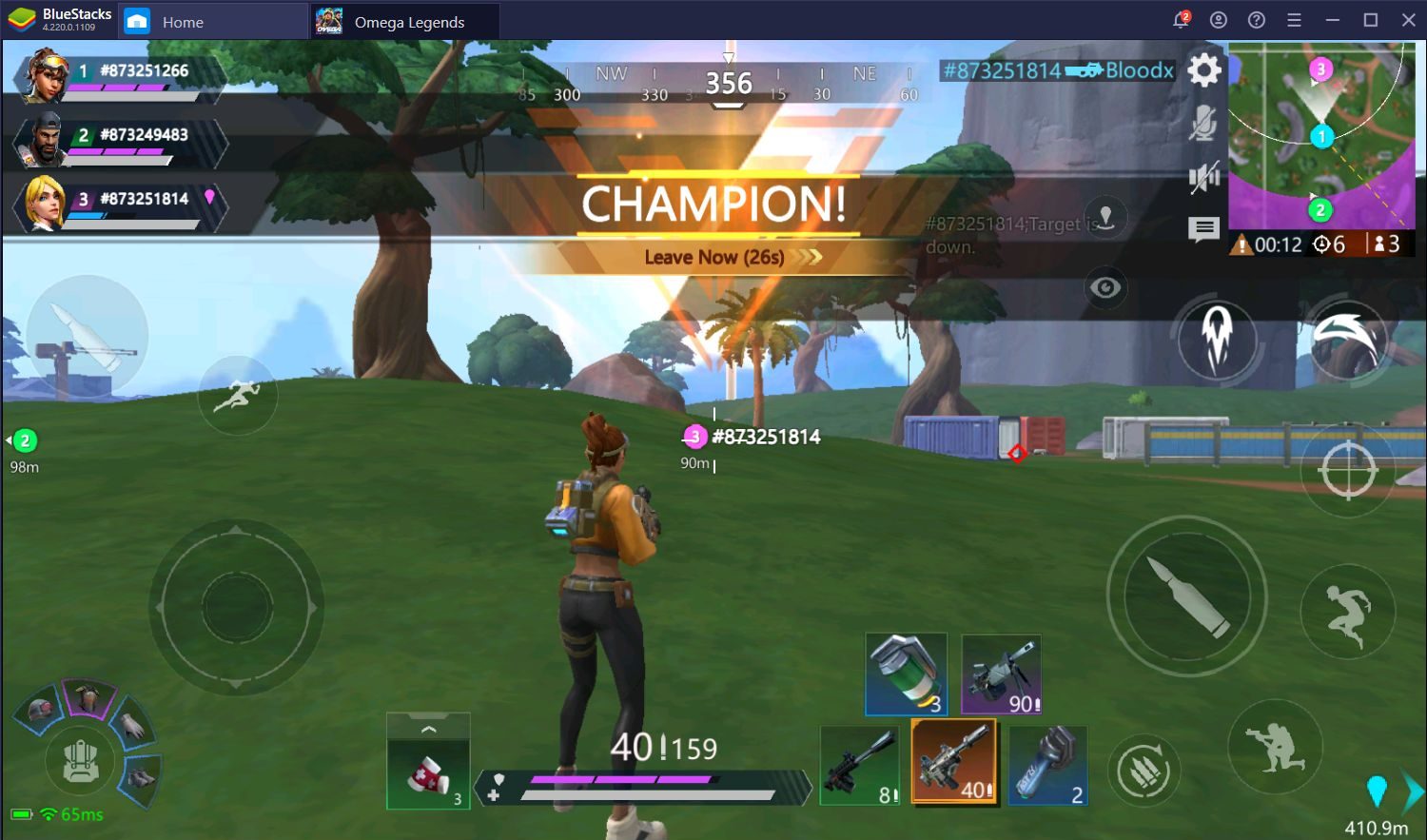Toggle the spectate eye icon
This screenshot has width=1427, height=840.
click(x=1104, y=288)
